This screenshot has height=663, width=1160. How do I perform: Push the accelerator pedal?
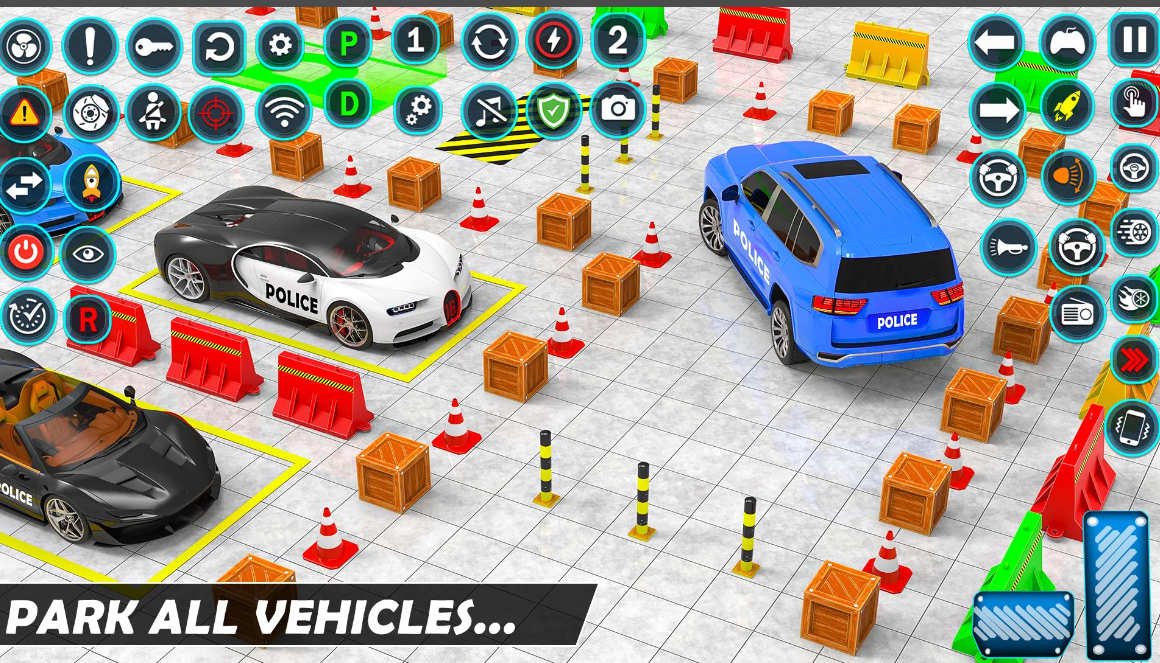1117,586
